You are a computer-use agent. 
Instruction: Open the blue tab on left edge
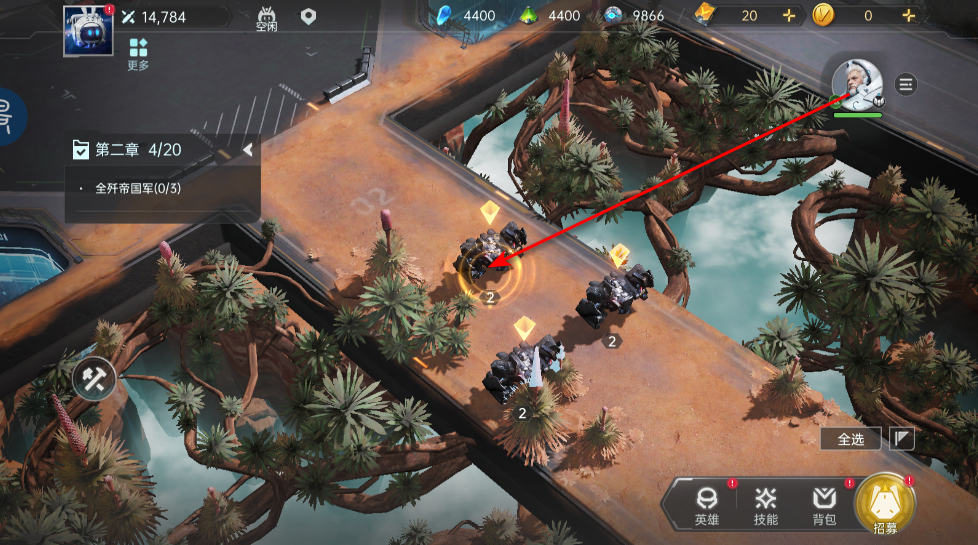(10, 113)
